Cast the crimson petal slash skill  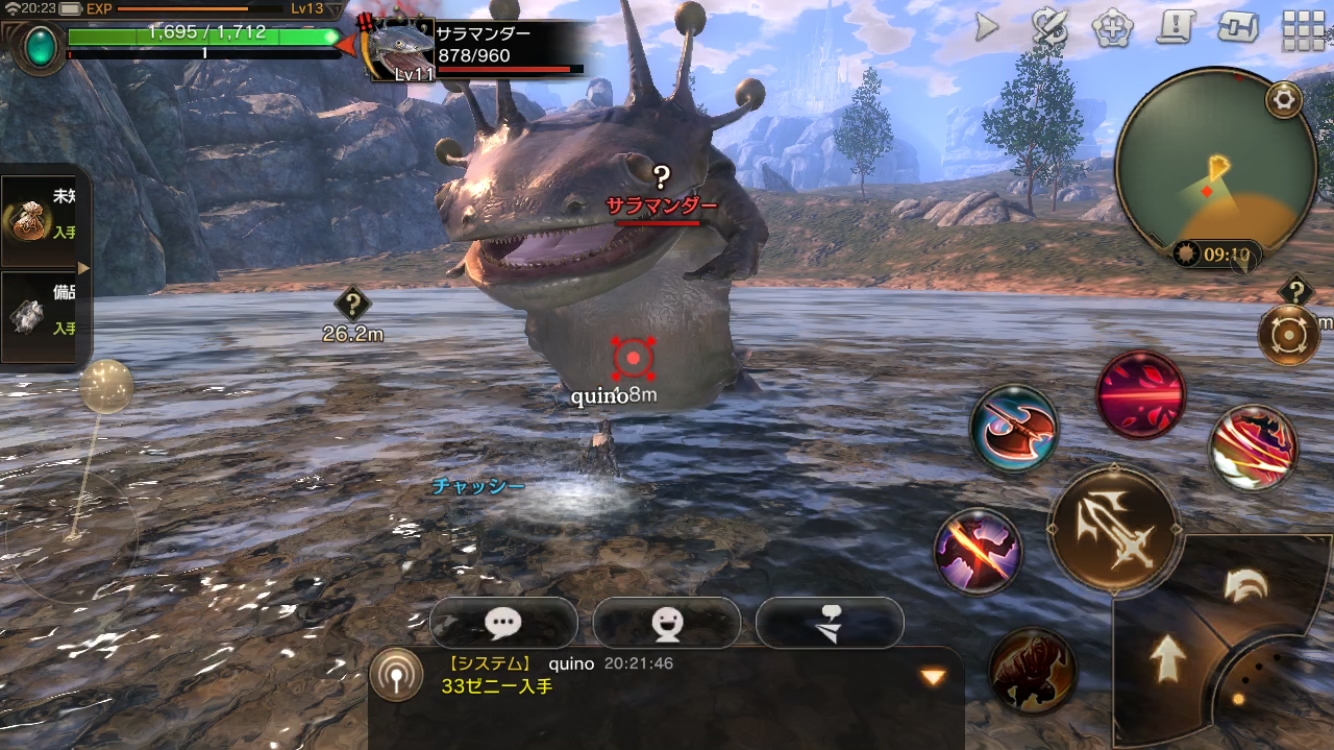pyautogui.click(x=1140, y=395)
